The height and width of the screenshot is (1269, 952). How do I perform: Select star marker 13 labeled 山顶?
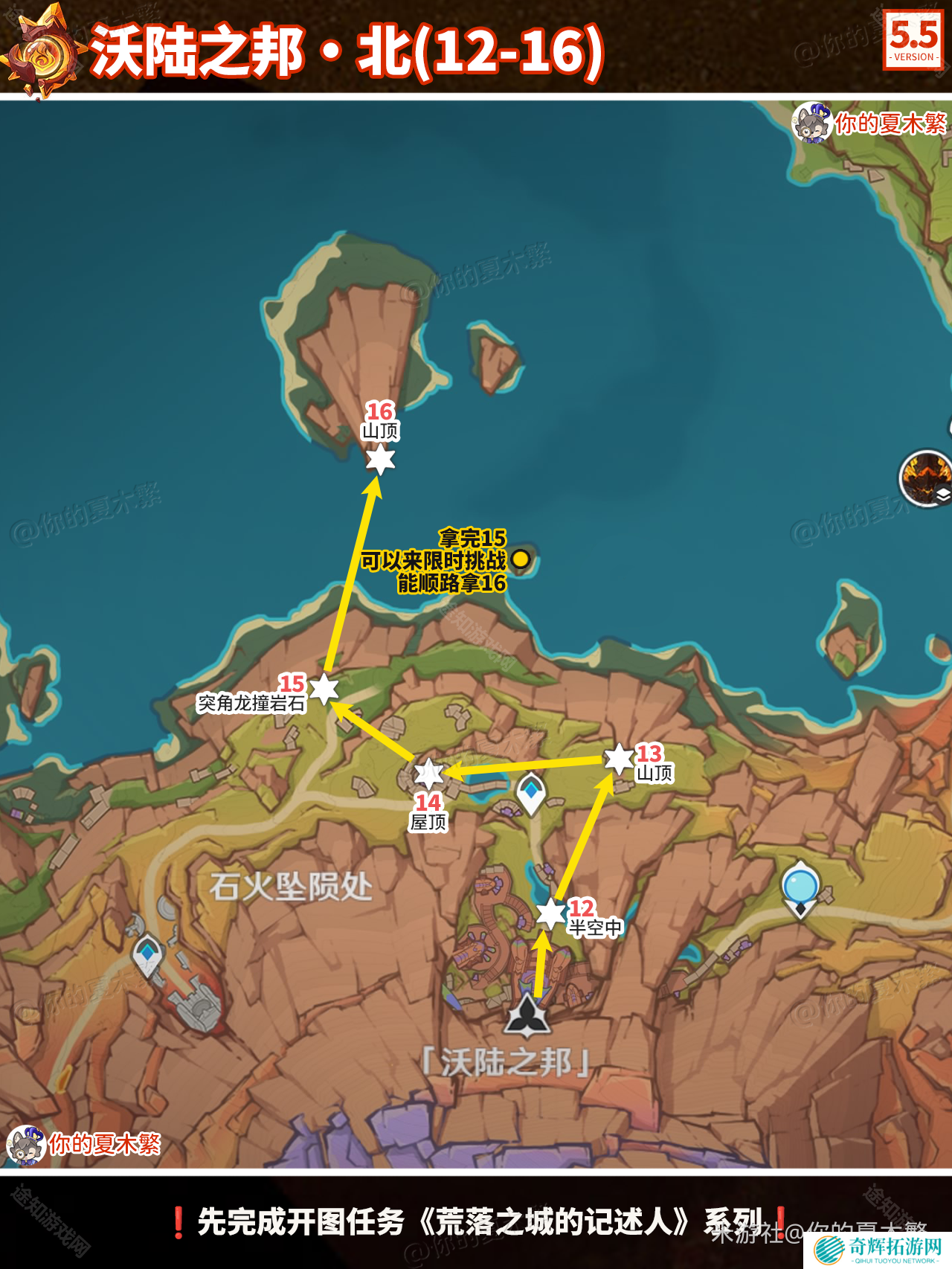click(x=619, y=759)
